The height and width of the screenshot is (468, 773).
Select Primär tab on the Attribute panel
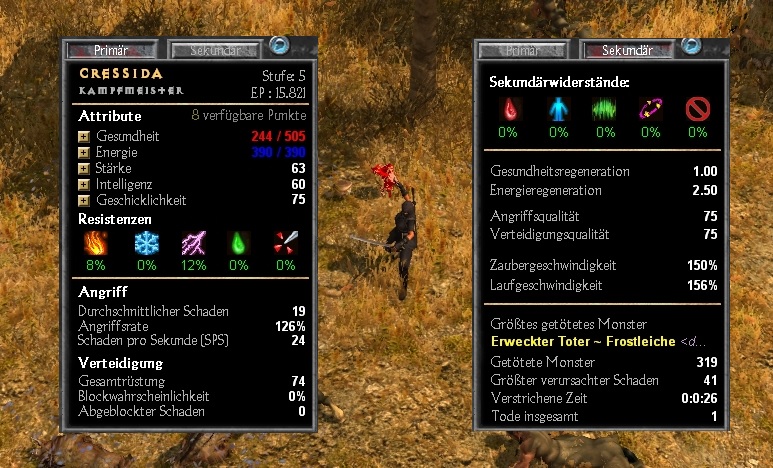[112, 49]
